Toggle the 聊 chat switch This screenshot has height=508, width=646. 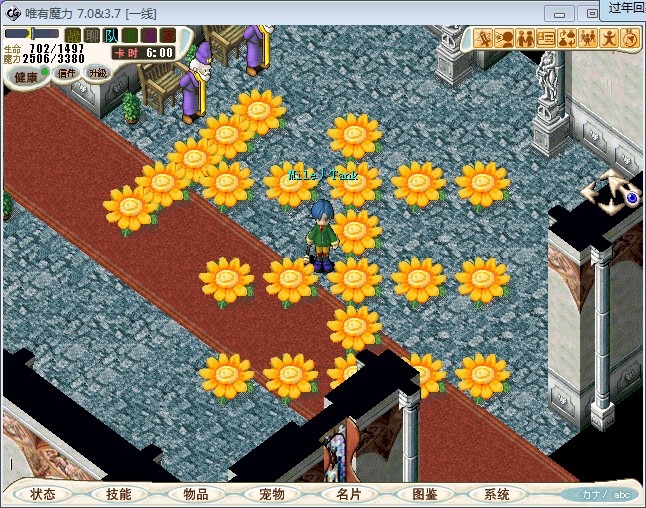(x=92, y=36)
